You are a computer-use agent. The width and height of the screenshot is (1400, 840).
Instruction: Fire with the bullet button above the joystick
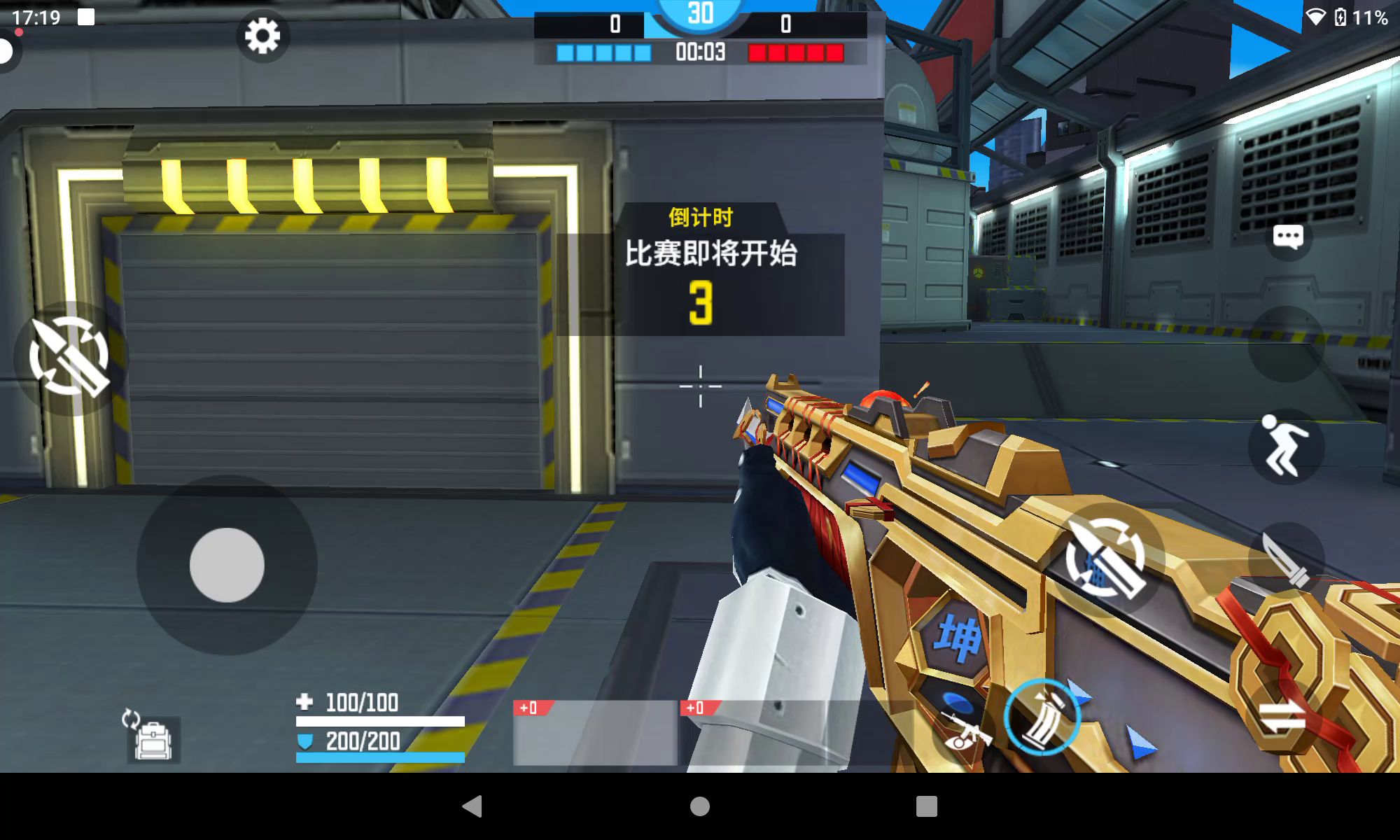pyautogui.click(x=70, y=357)
